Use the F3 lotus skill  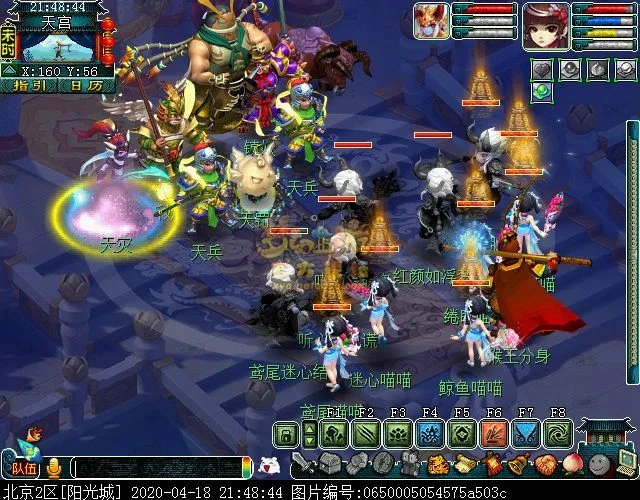(x=398, y=434)
